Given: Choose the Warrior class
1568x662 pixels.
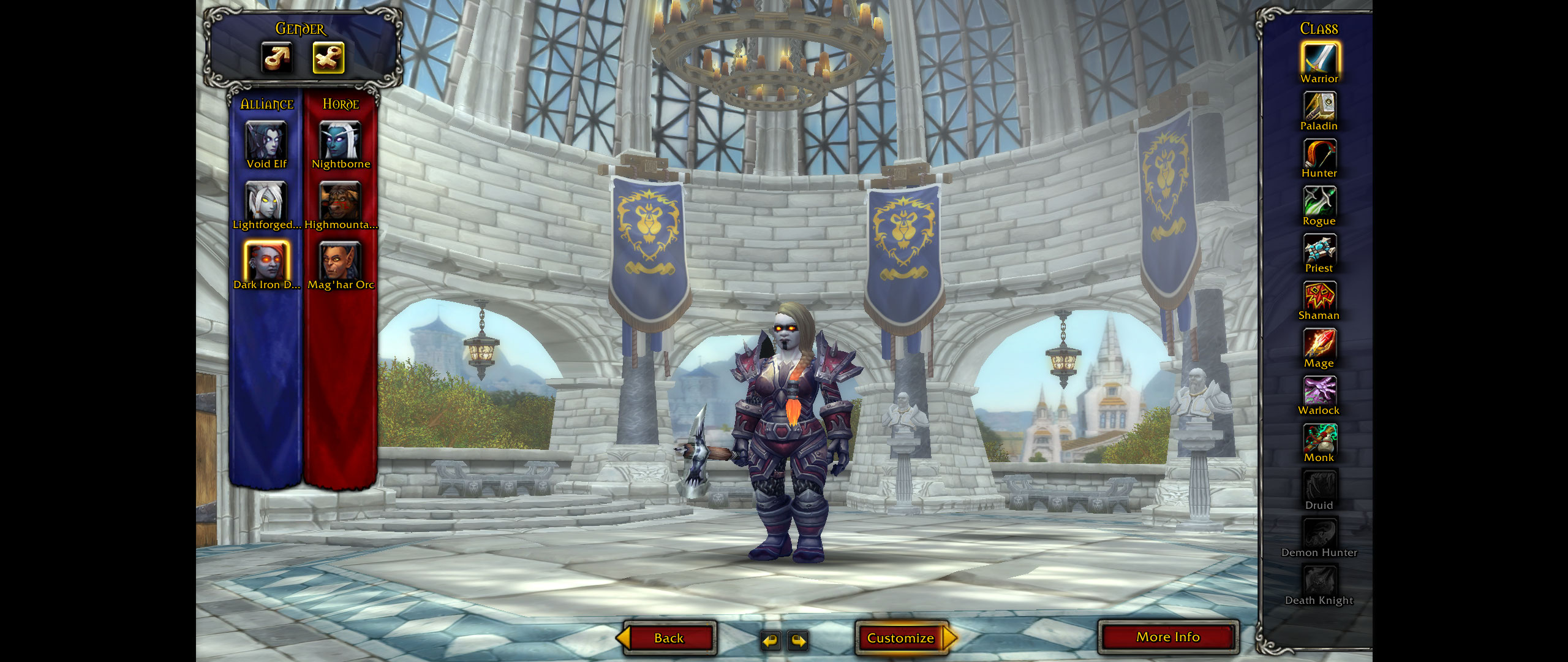Looking at the screenshot, I should 1319,59.
